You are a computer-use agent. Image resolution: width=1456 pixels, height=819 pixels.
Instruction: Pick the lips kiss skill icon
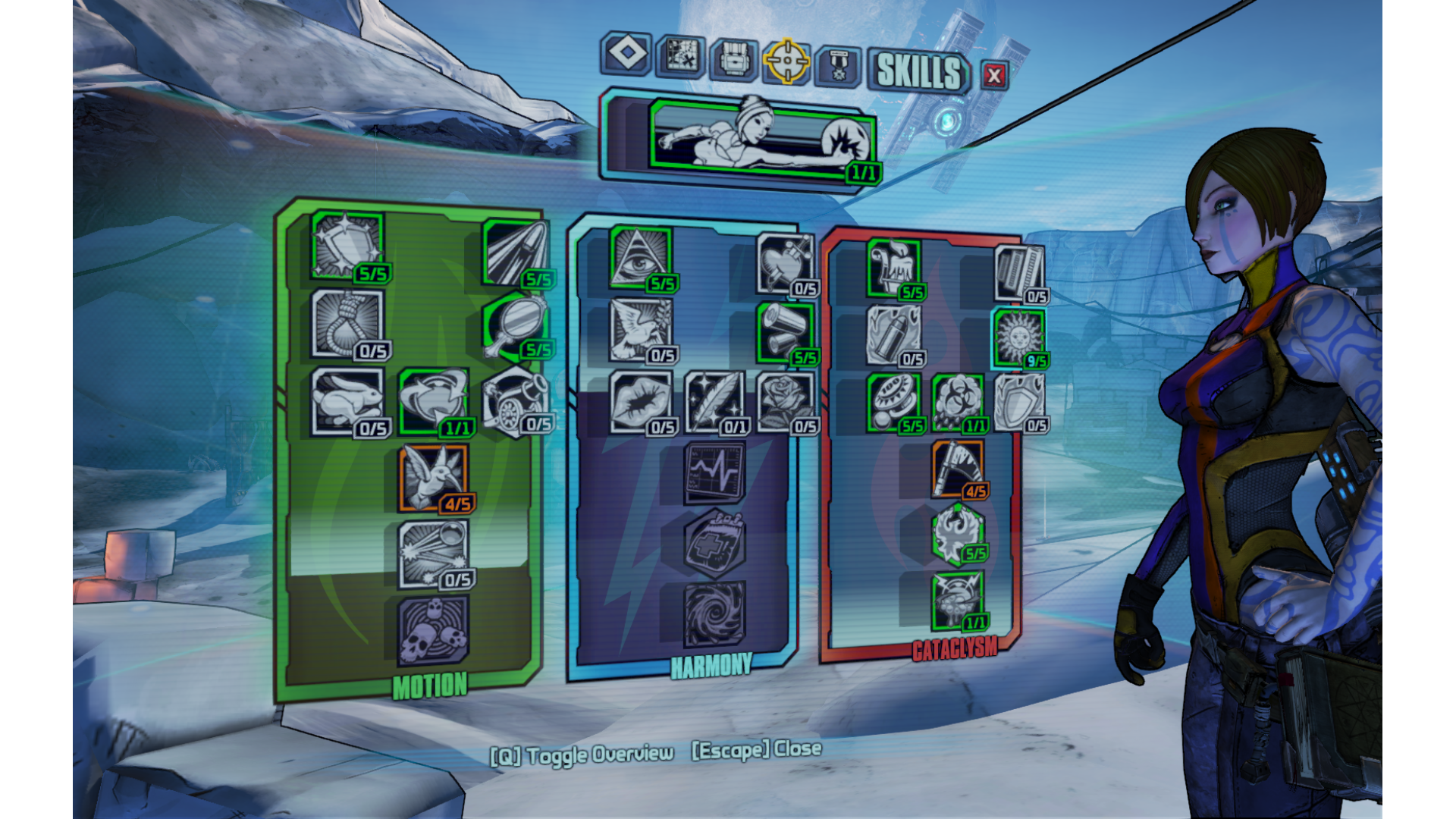tap(640, 401)
